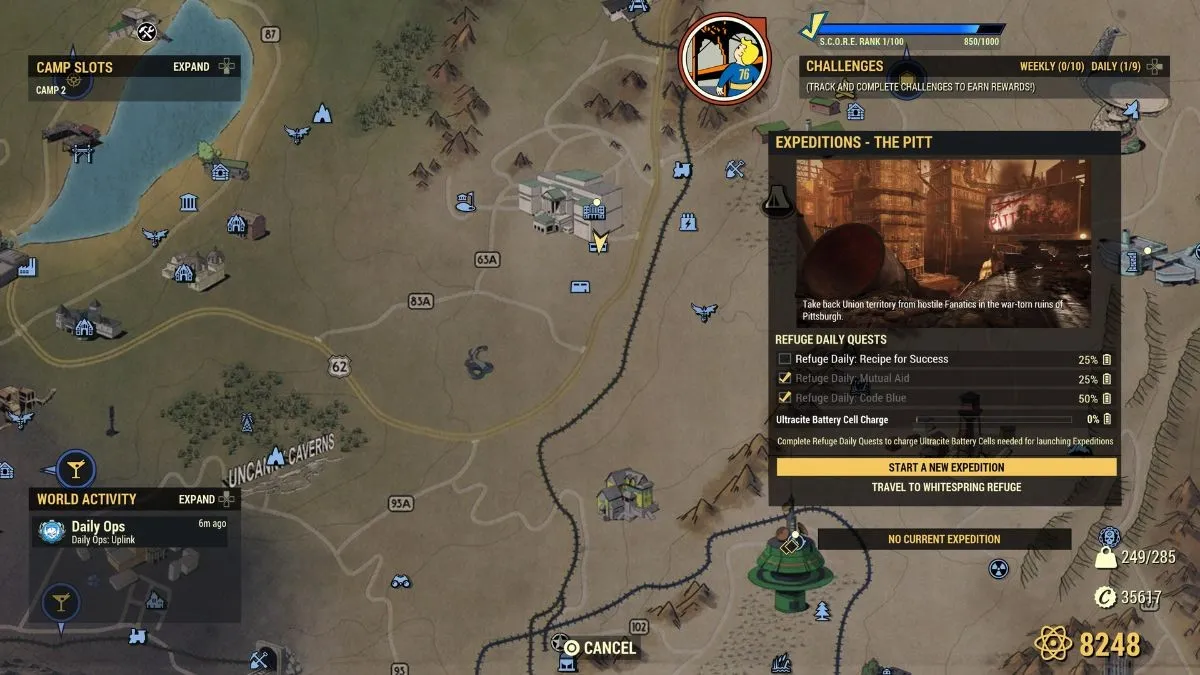Expand the Camp Slots panel
This screenshot has height=675, width=1200.
[202, 67]
